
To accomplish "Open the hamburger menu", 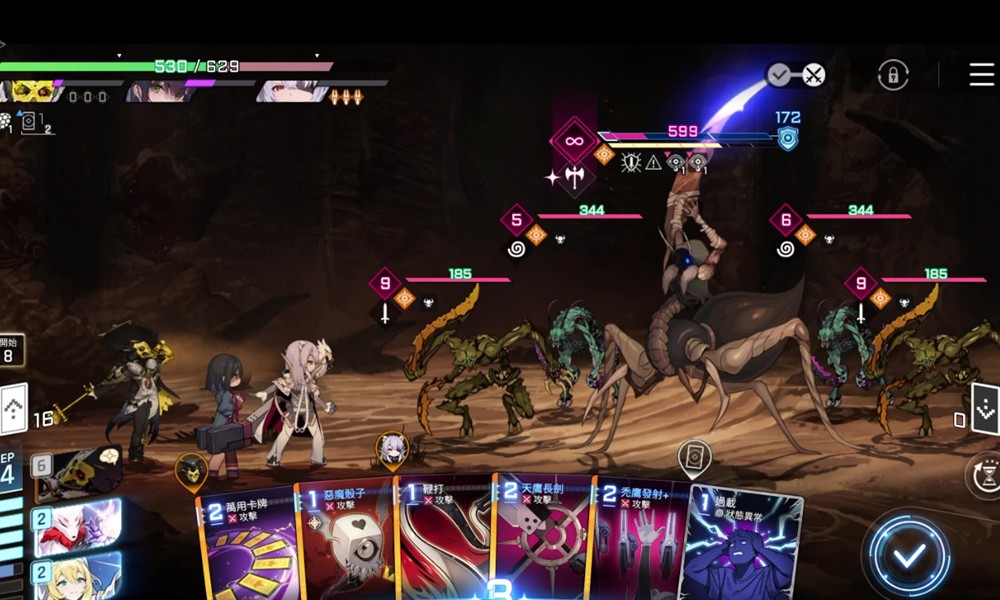I will [x=981, y=74].
